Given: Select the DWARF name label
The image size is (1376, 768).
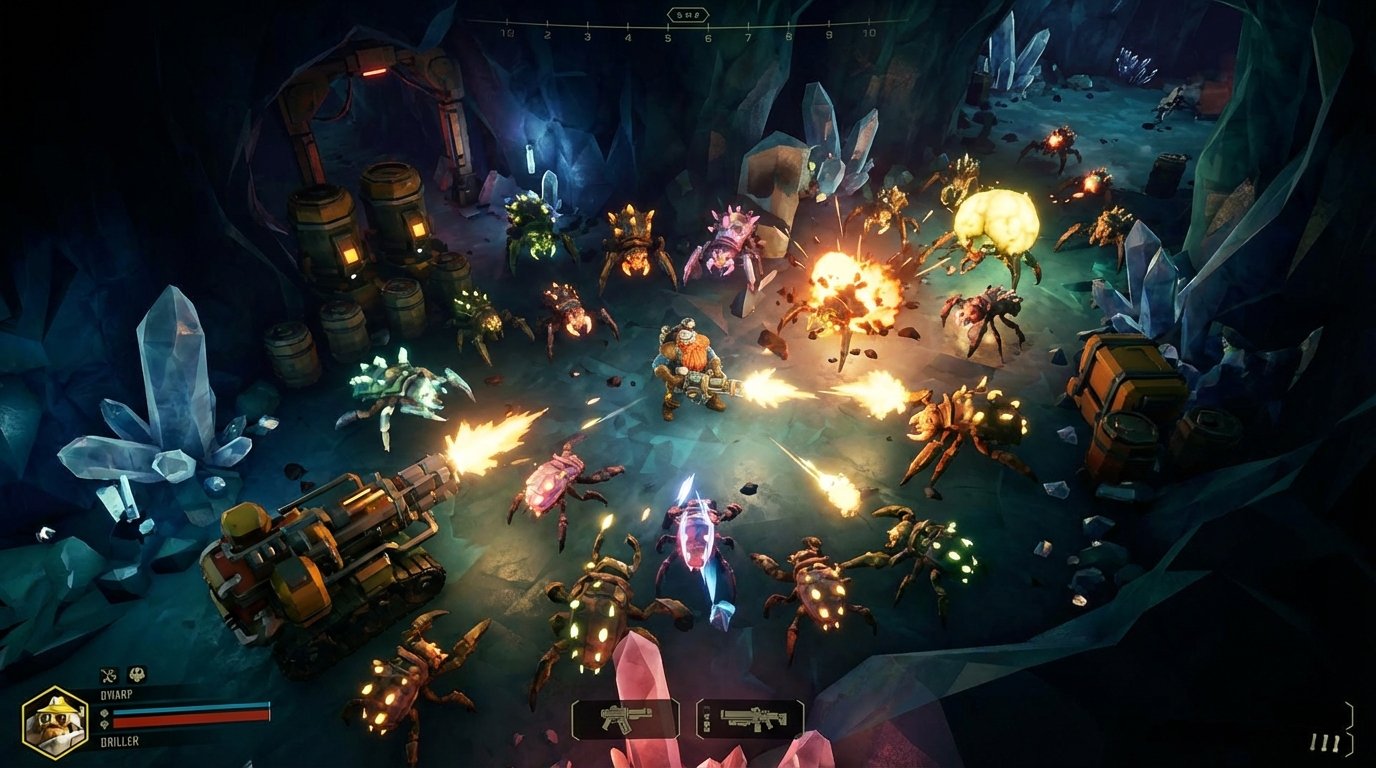Looking at the screenshot, I should point(118,693).
